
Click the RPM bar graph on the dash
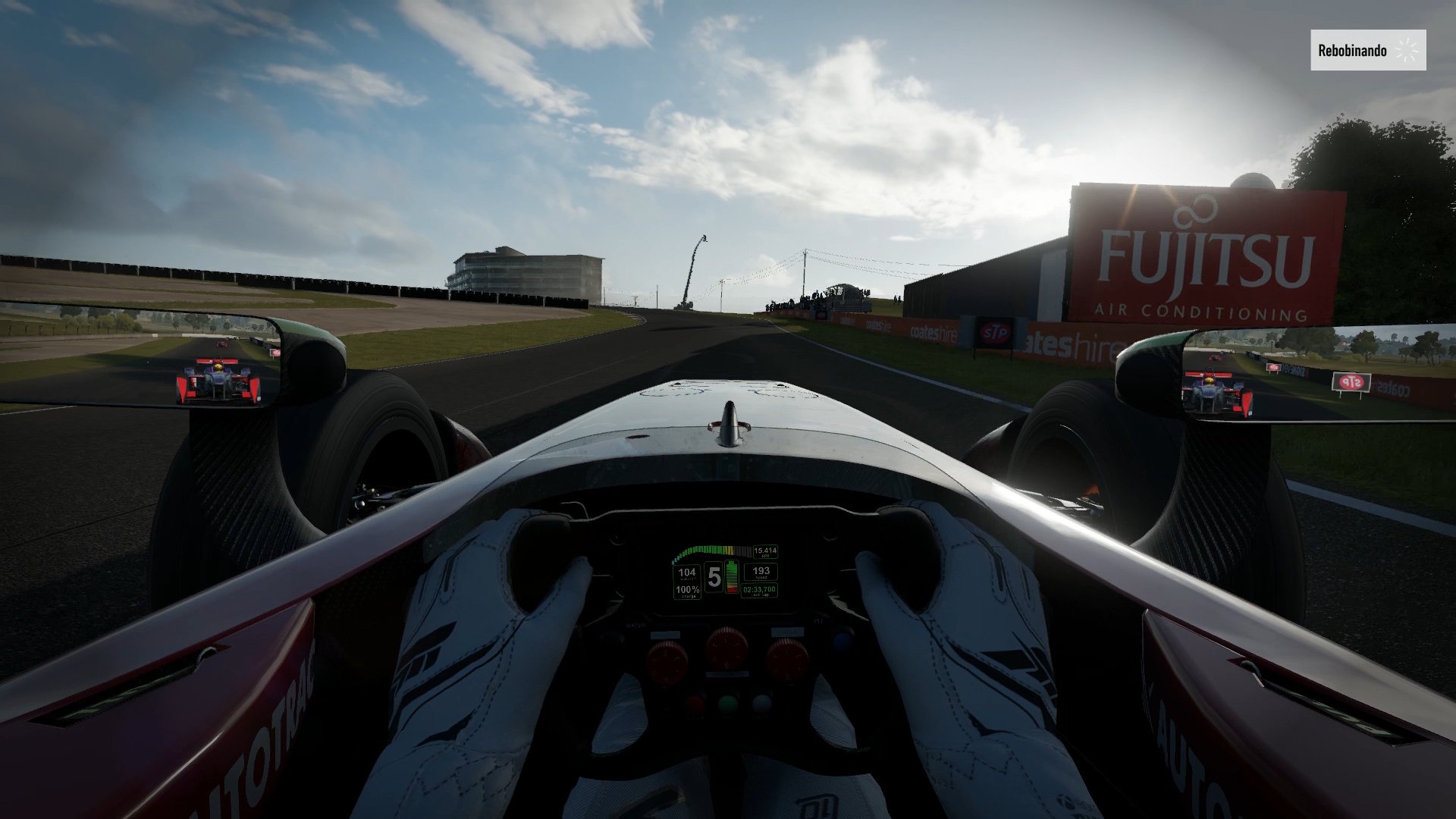coord(711,551)
